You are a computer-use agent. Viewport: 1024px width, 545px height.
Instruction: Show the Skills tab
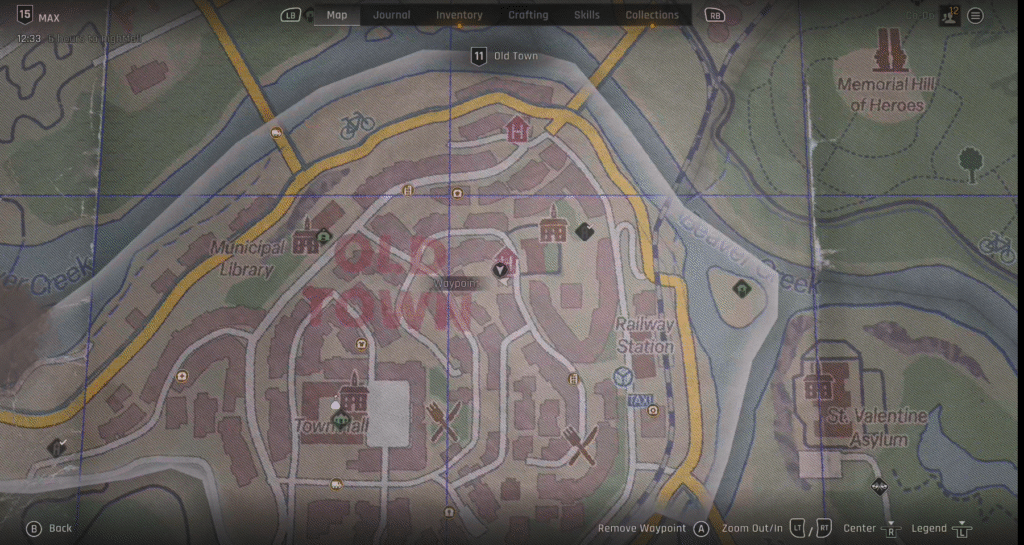(x=587, y=15)
